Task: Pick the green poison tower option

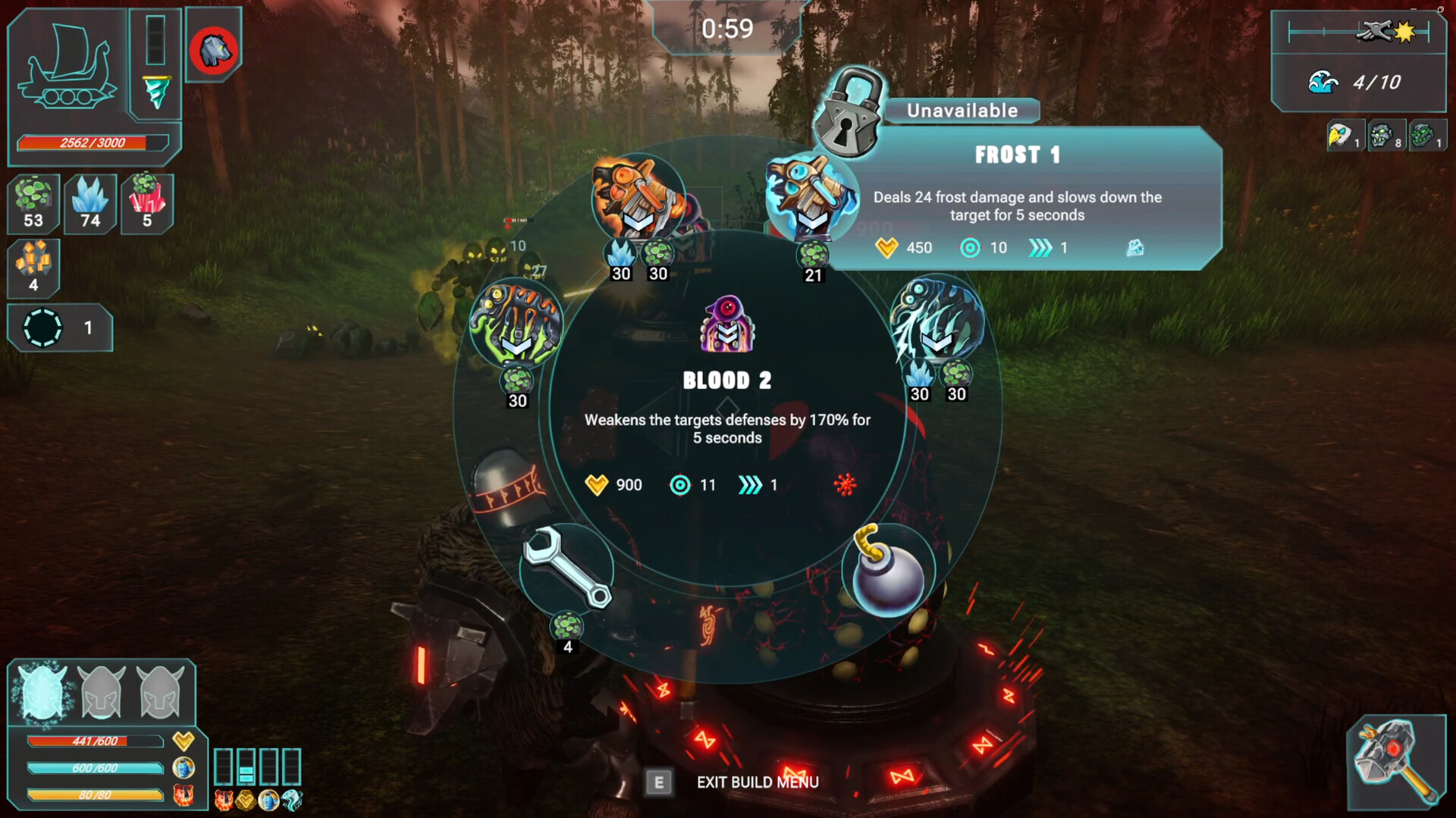Action: click(x=516, y=324)
